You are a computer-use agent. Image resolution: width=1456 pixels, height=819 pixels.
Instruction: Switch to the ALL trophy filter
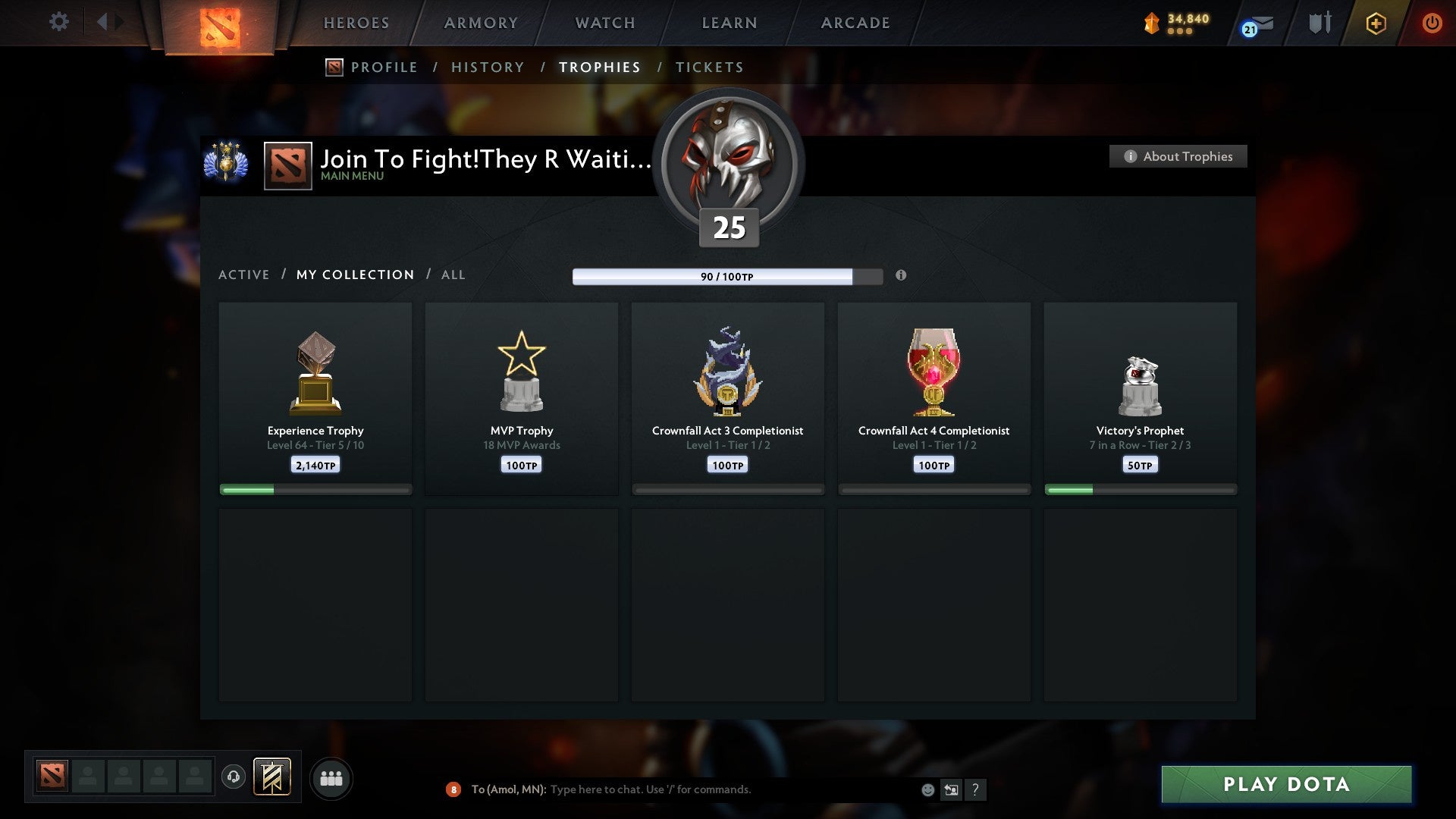453,275
